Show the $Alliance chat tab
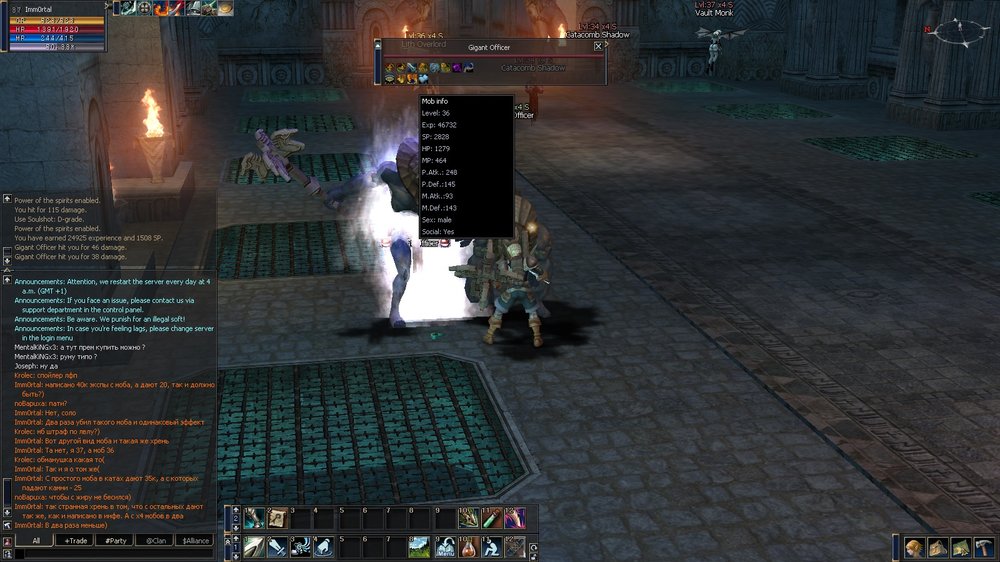 pos(194,540)
